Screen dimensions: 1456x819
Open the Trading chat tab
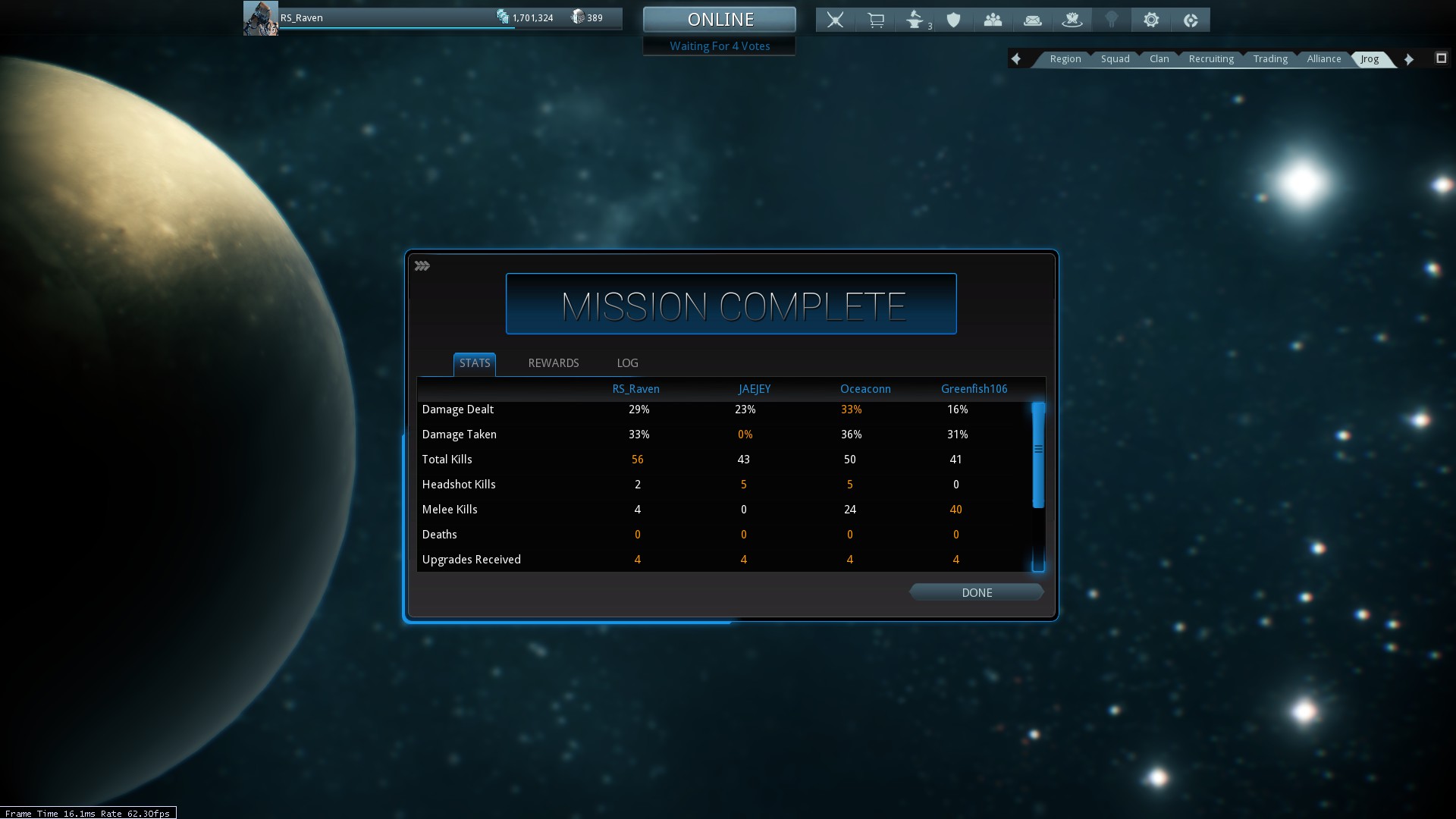1270,59
